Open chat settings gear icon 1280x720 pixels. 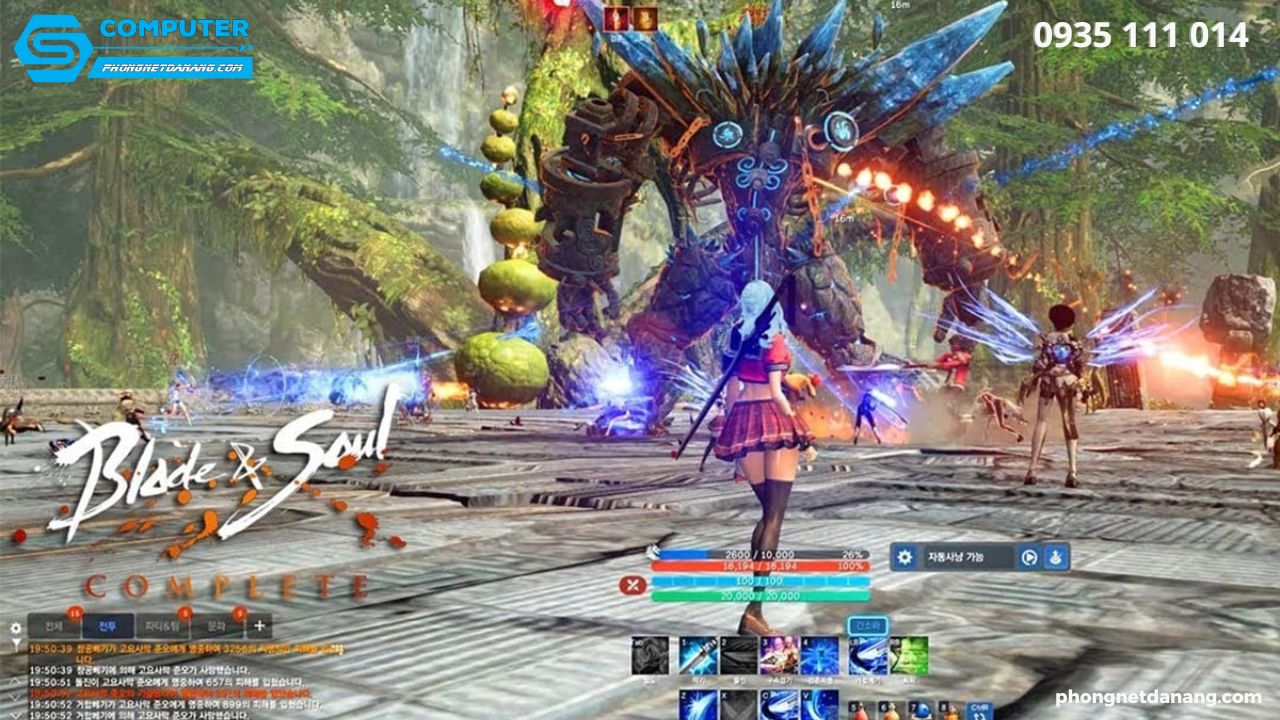[x=15, y=628]
